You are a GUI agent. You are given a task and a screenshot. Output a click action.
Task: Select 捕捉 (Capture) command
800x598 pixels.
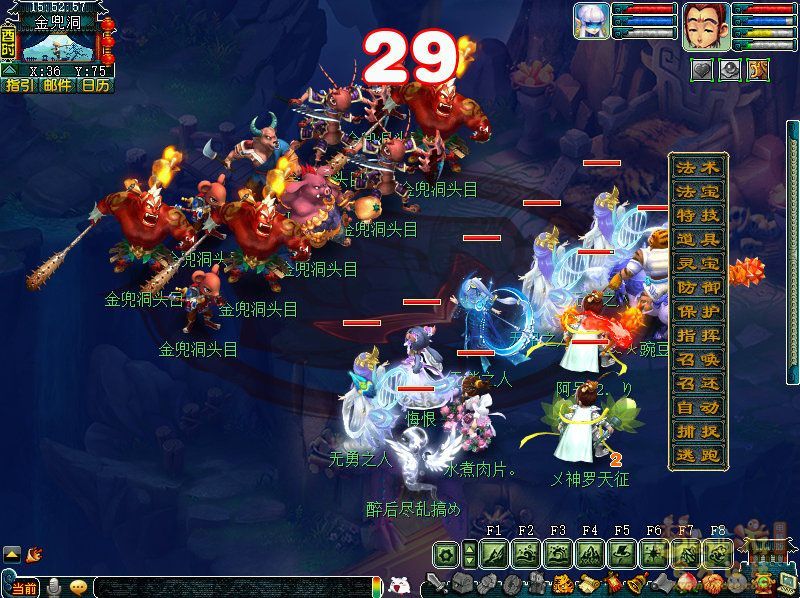(697, 432)
